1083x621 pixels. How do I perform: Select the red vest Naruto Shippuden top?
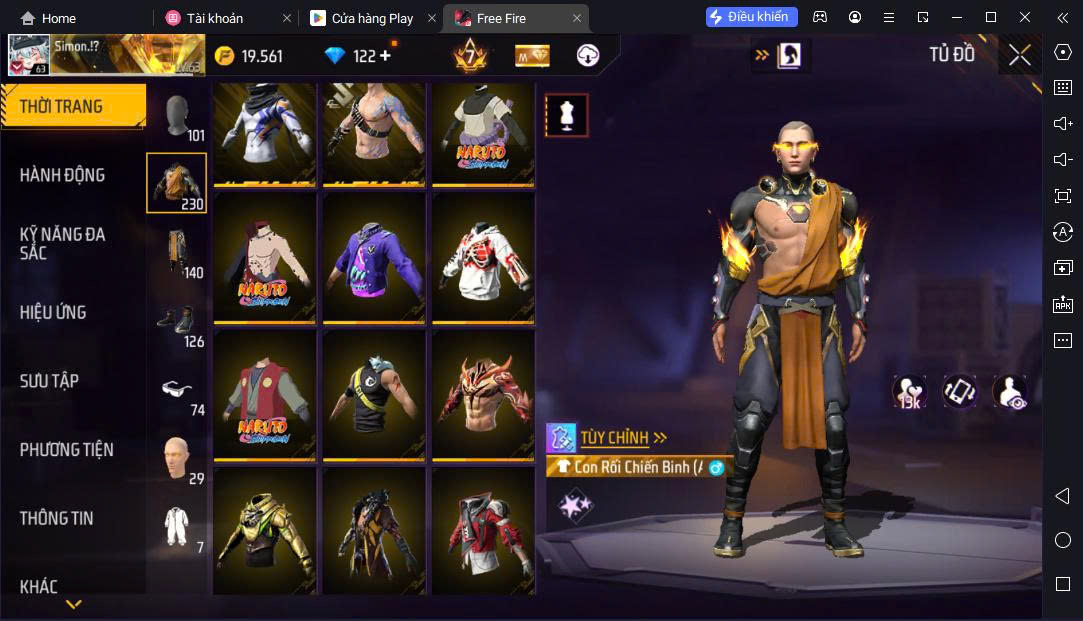tap(264, 395)
